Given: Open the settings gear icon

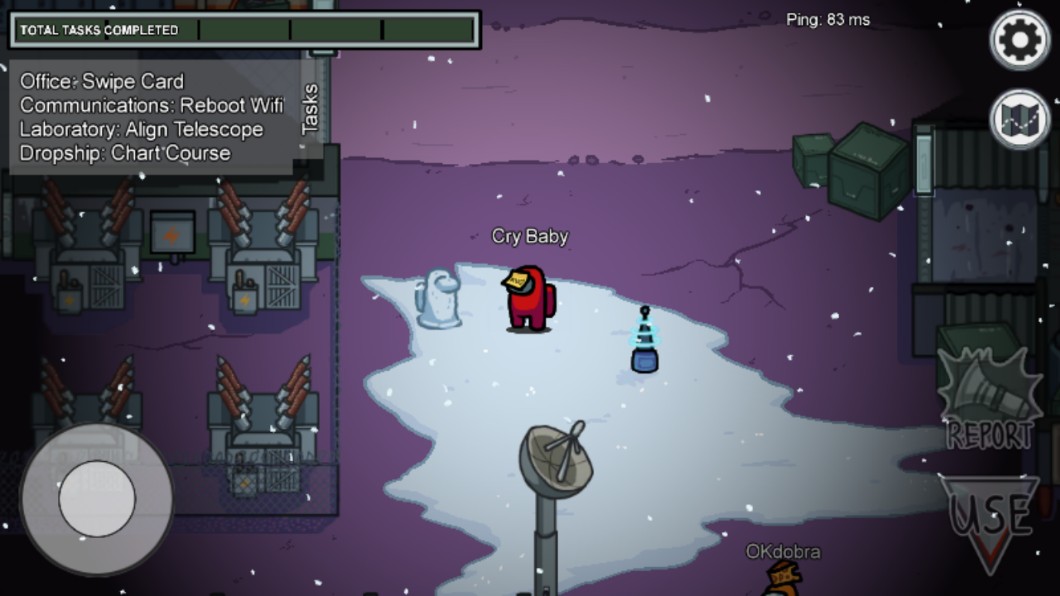Looking at the screenshot, I should click(x=1019, y=40).
